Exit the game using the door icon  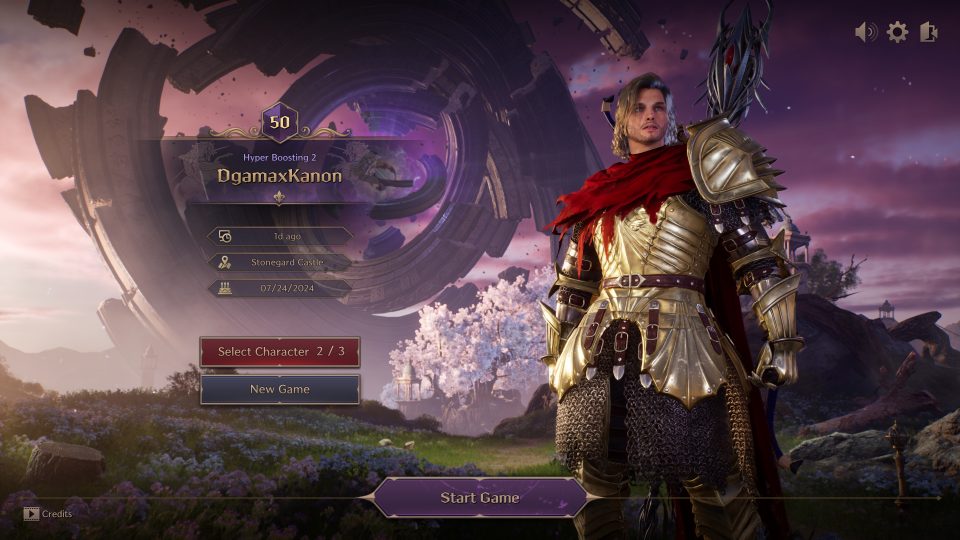pos(929,32)
